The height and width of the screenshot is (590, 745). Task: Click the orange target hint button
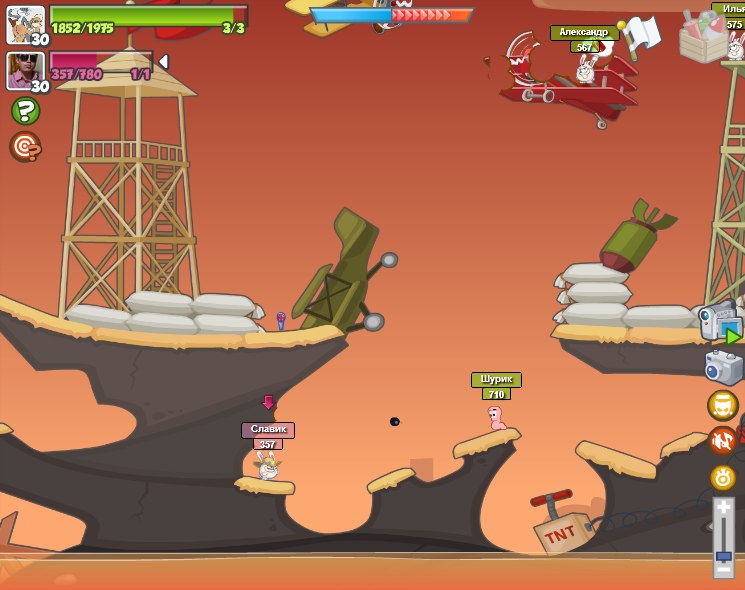pyautogui.click(x=25, y=146)
